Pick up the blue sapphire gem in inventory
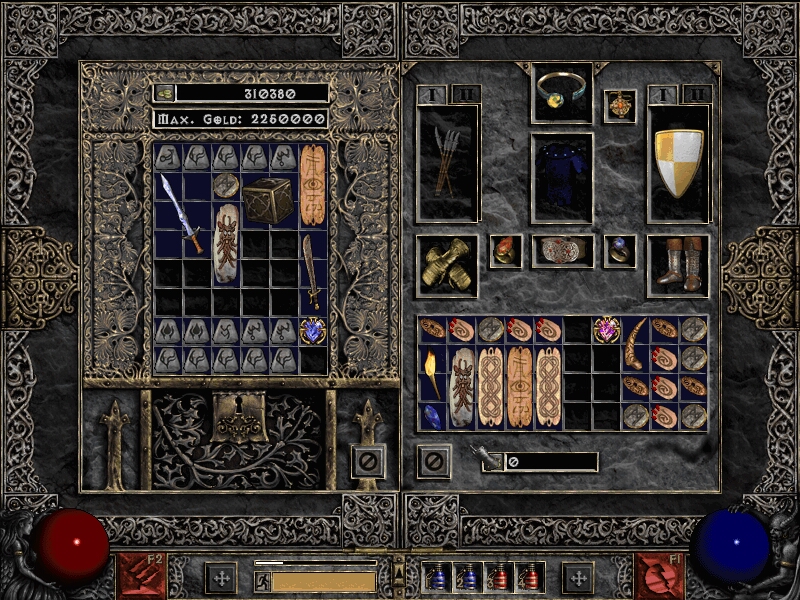Viewport: 800px width, 600px height. pyautogui.click(x=433, y=416)
